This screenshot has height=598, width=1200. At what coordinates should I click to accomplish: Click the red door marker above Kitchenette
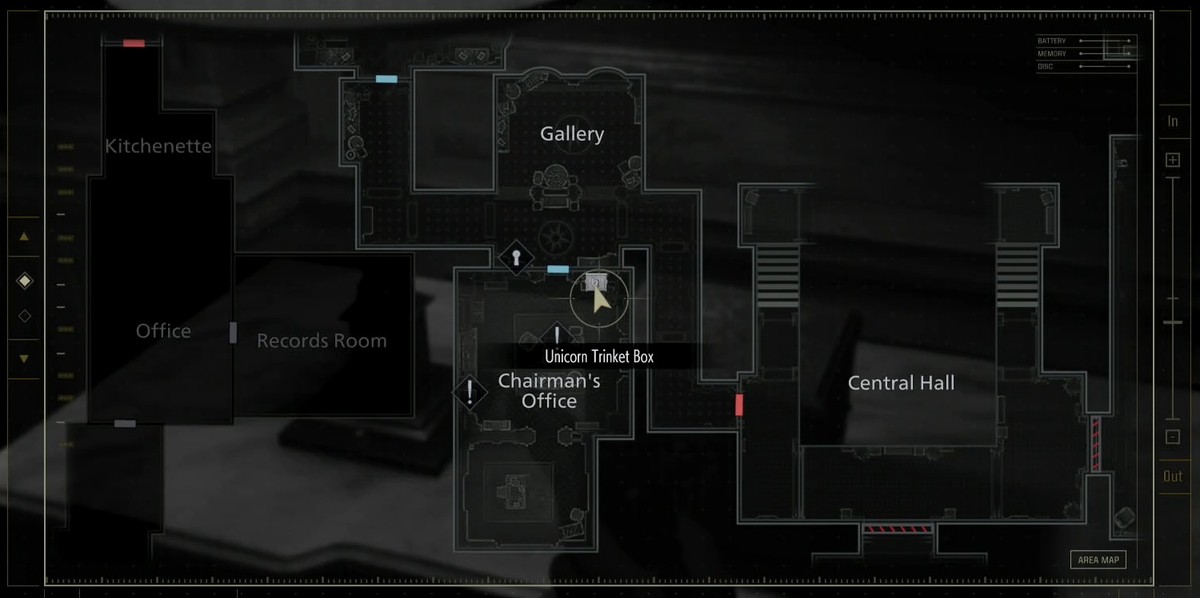[133, 43]
